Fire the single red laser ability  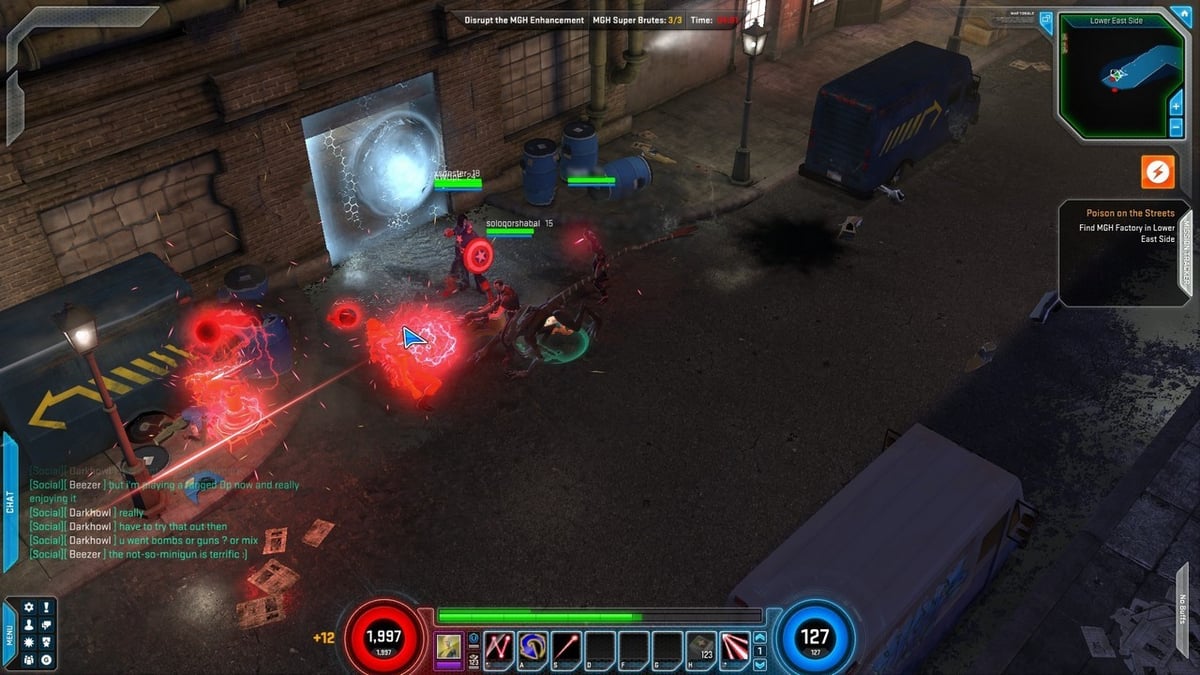(x=567, y=647)
